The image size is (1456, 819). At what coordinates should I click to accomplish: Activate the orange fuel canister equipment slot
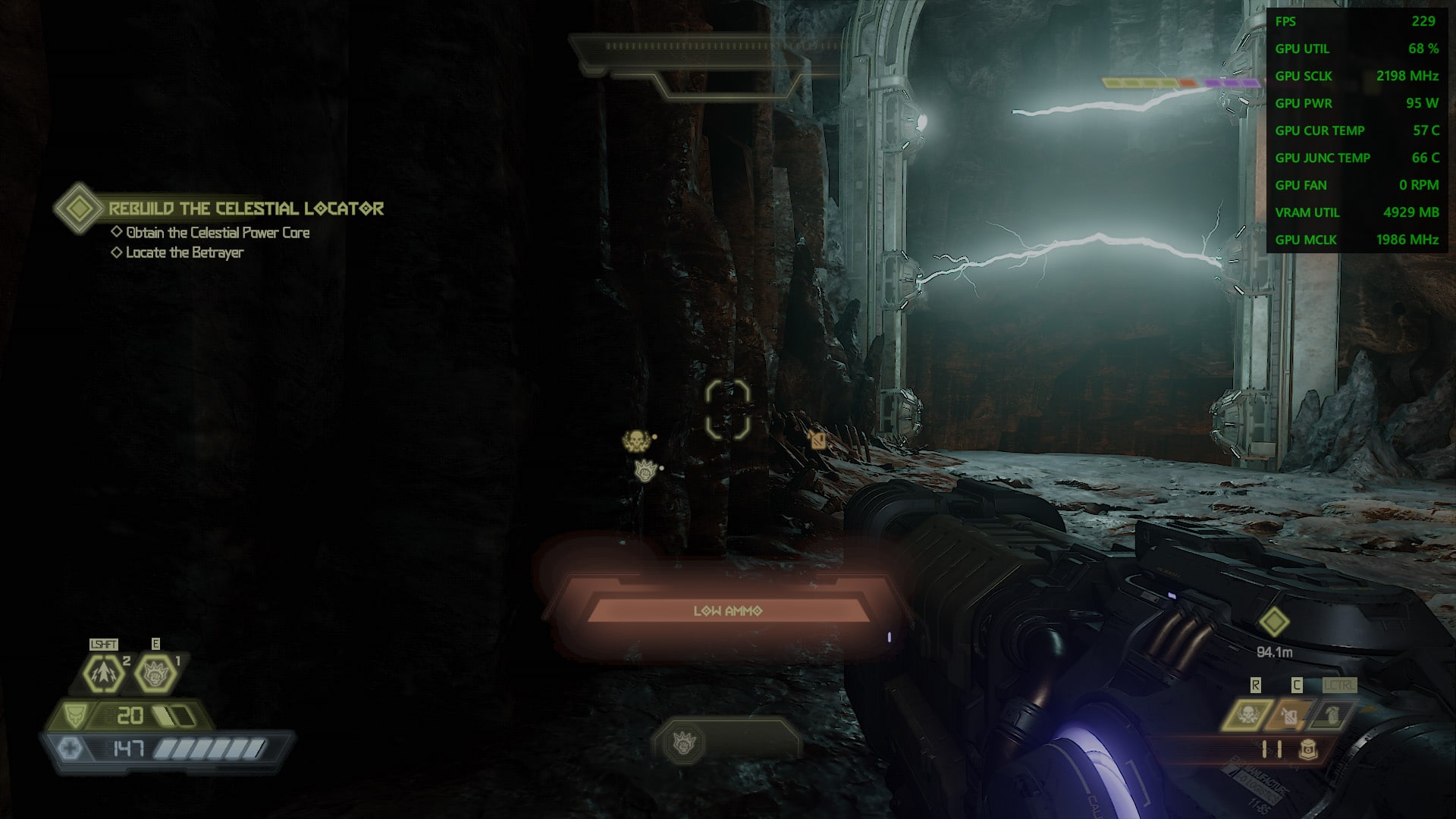1290,714
